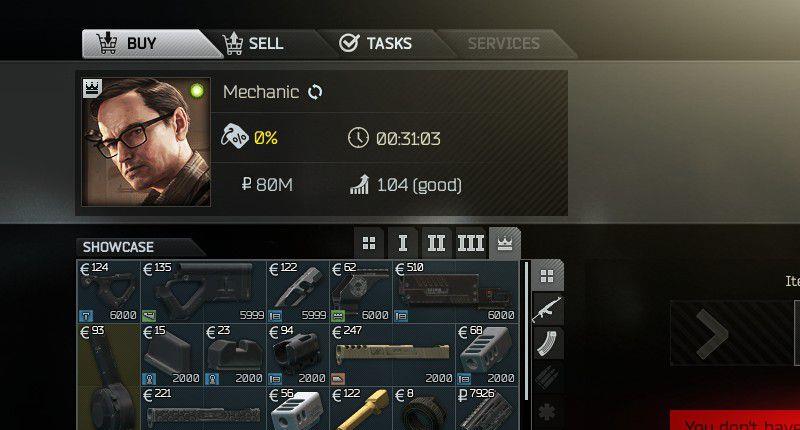Select the €15 front sight item

(x=172, y=354)
